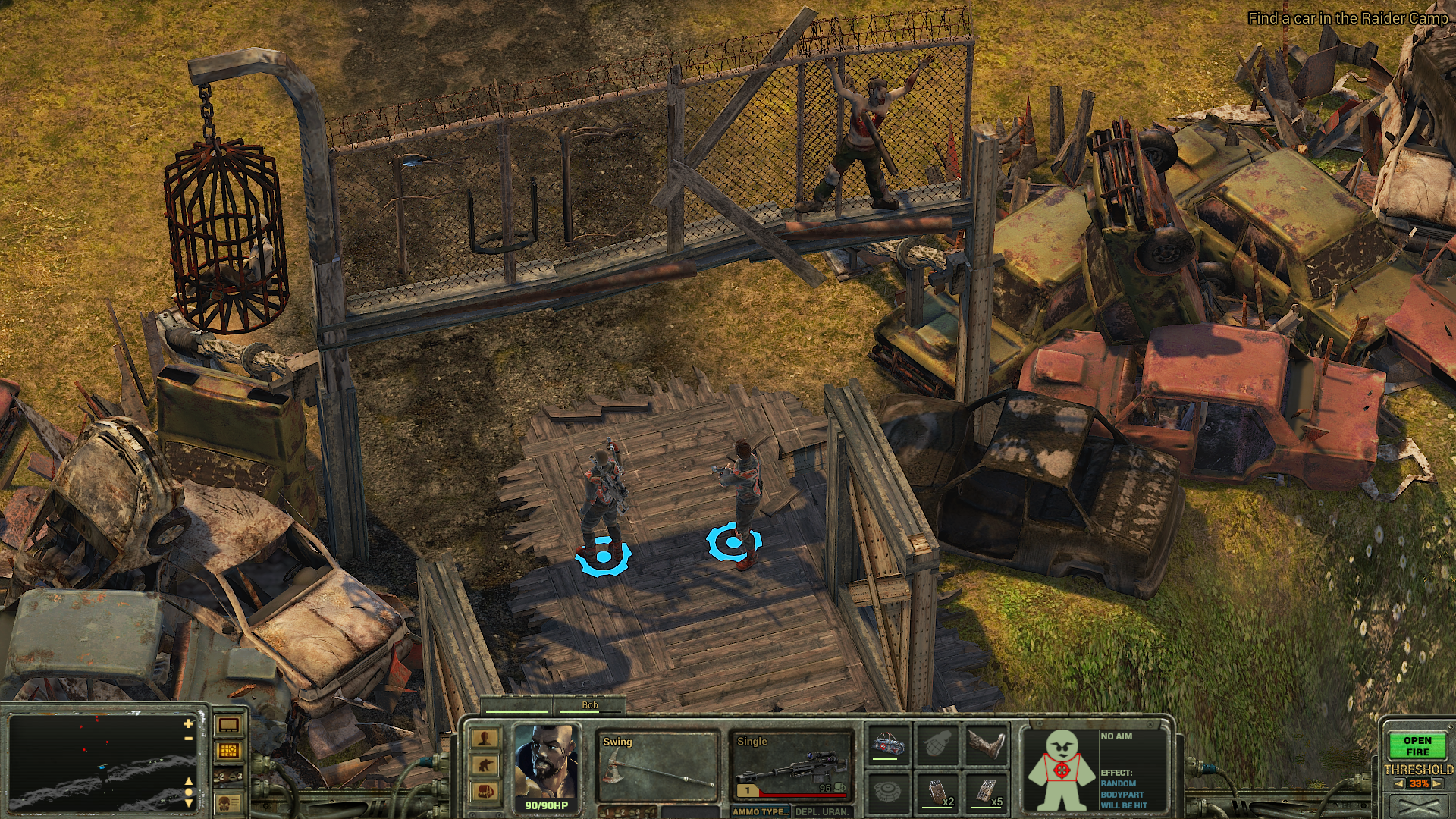1456x819 pixels.
Task: Open the head silhouette character button
Action: pyautogui.click(x=485, y=739)
